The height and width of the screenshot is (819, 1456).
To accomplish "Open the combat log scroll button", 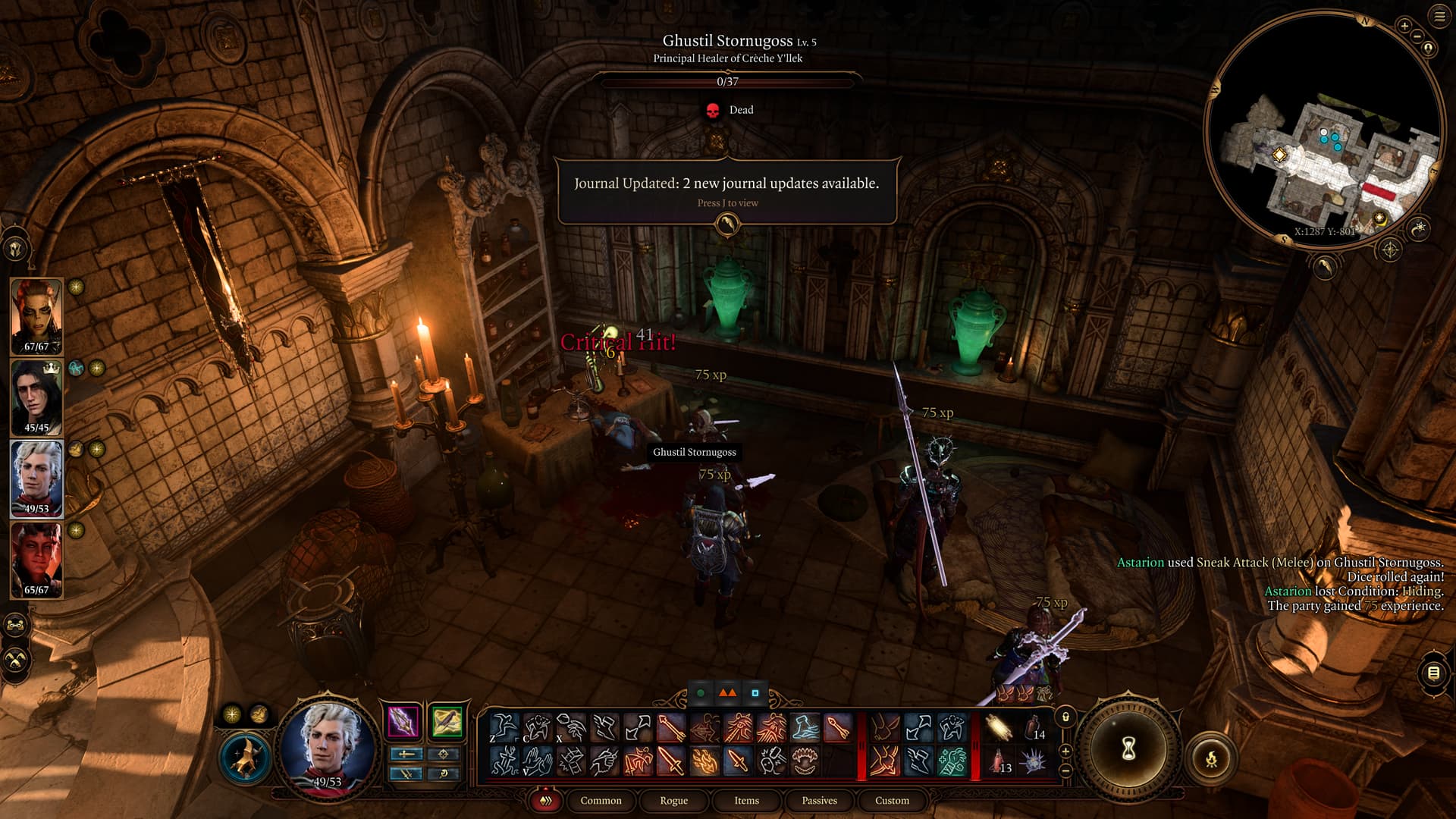I will 1433,673.
